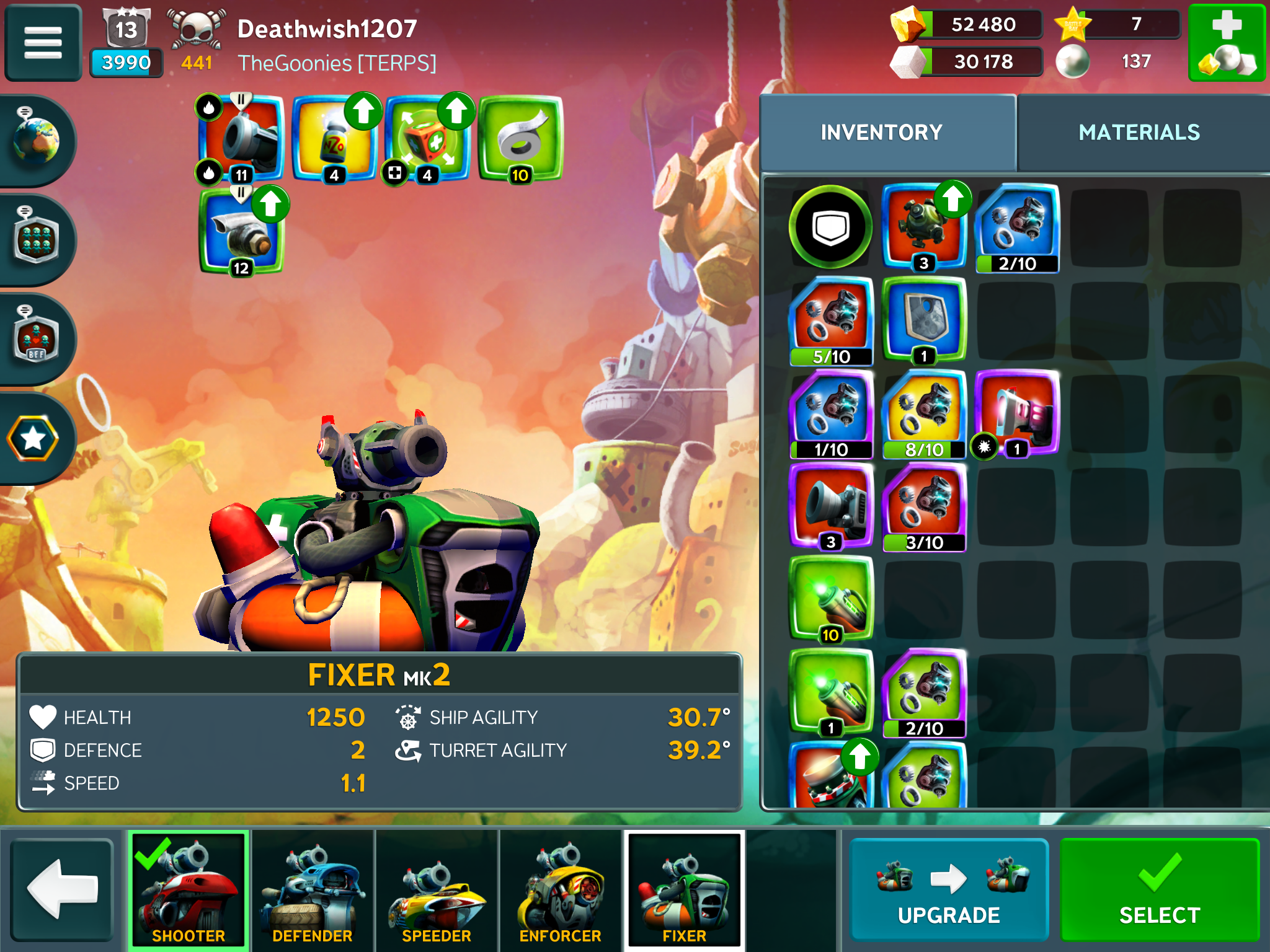Upgrade the Fixer ship
Screen dimensions: 1270x952
948,889
